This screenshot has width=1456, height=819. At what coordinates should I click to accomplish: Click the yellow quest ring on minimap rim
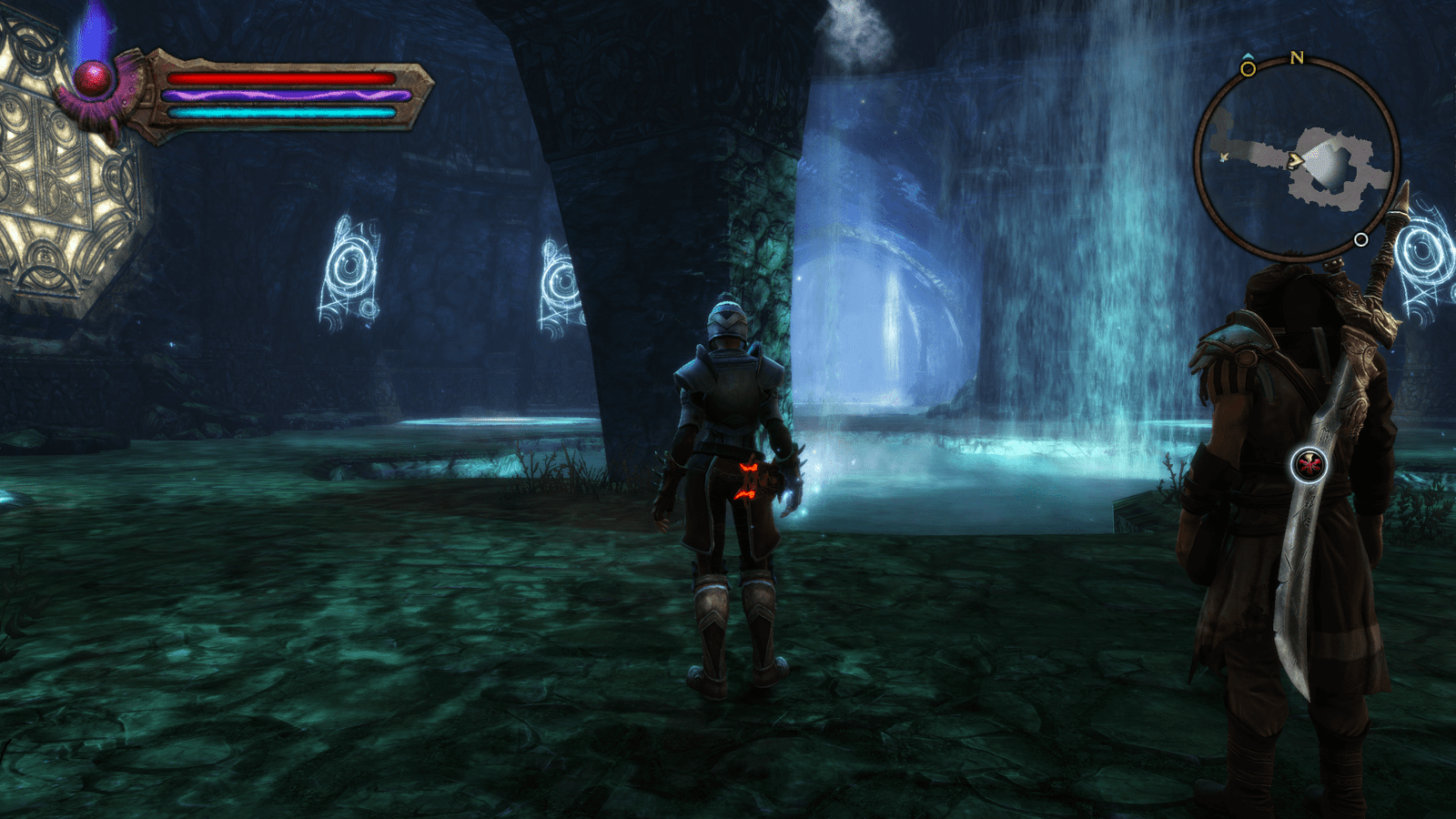[1248, 68]
